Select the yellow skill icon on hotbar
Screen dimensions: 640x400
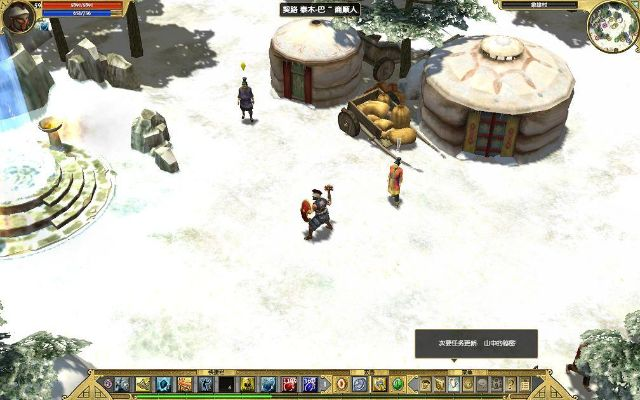click(143, 384)
